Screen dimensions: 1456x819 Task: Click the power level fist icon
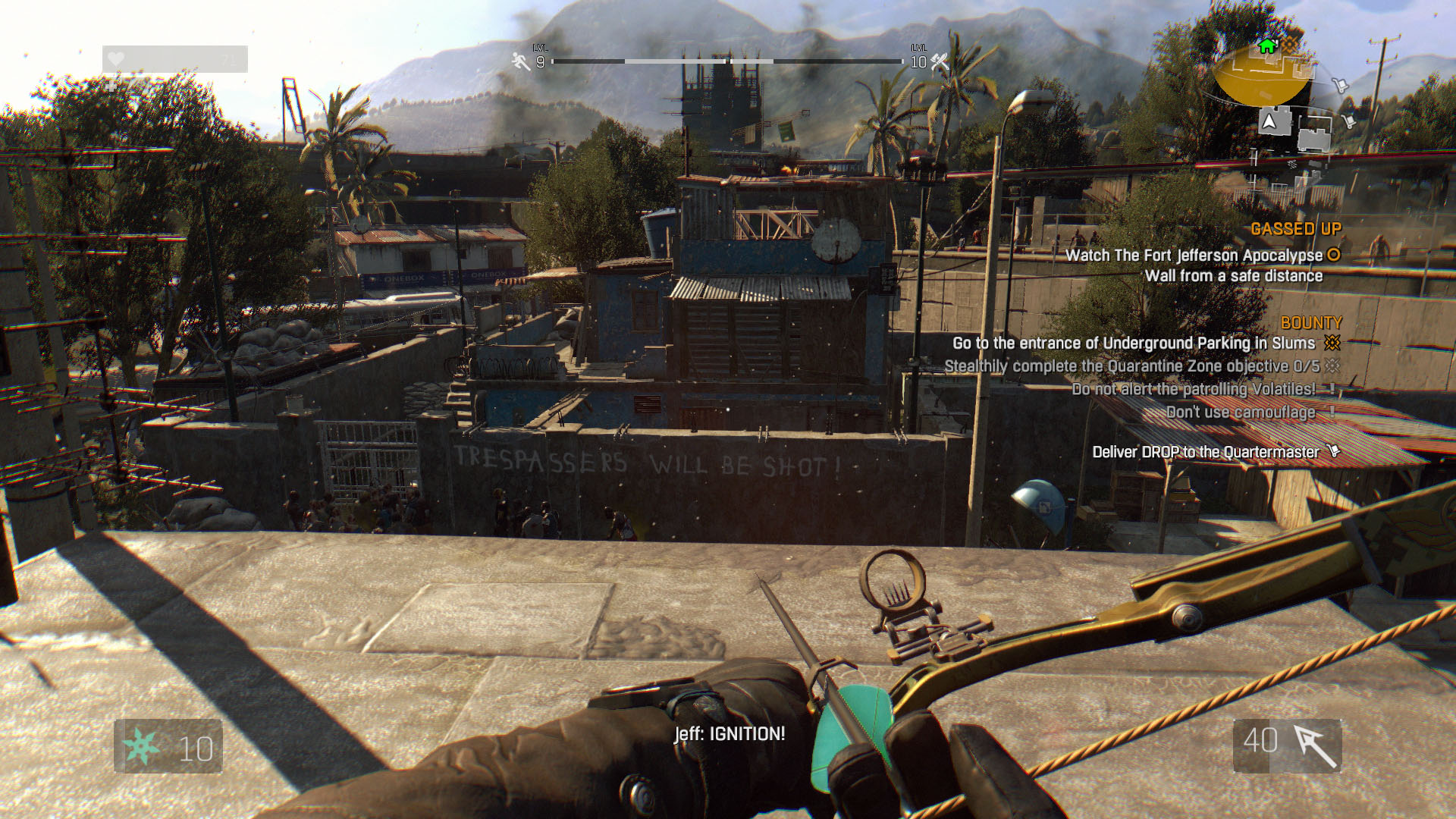coord(940,62)
